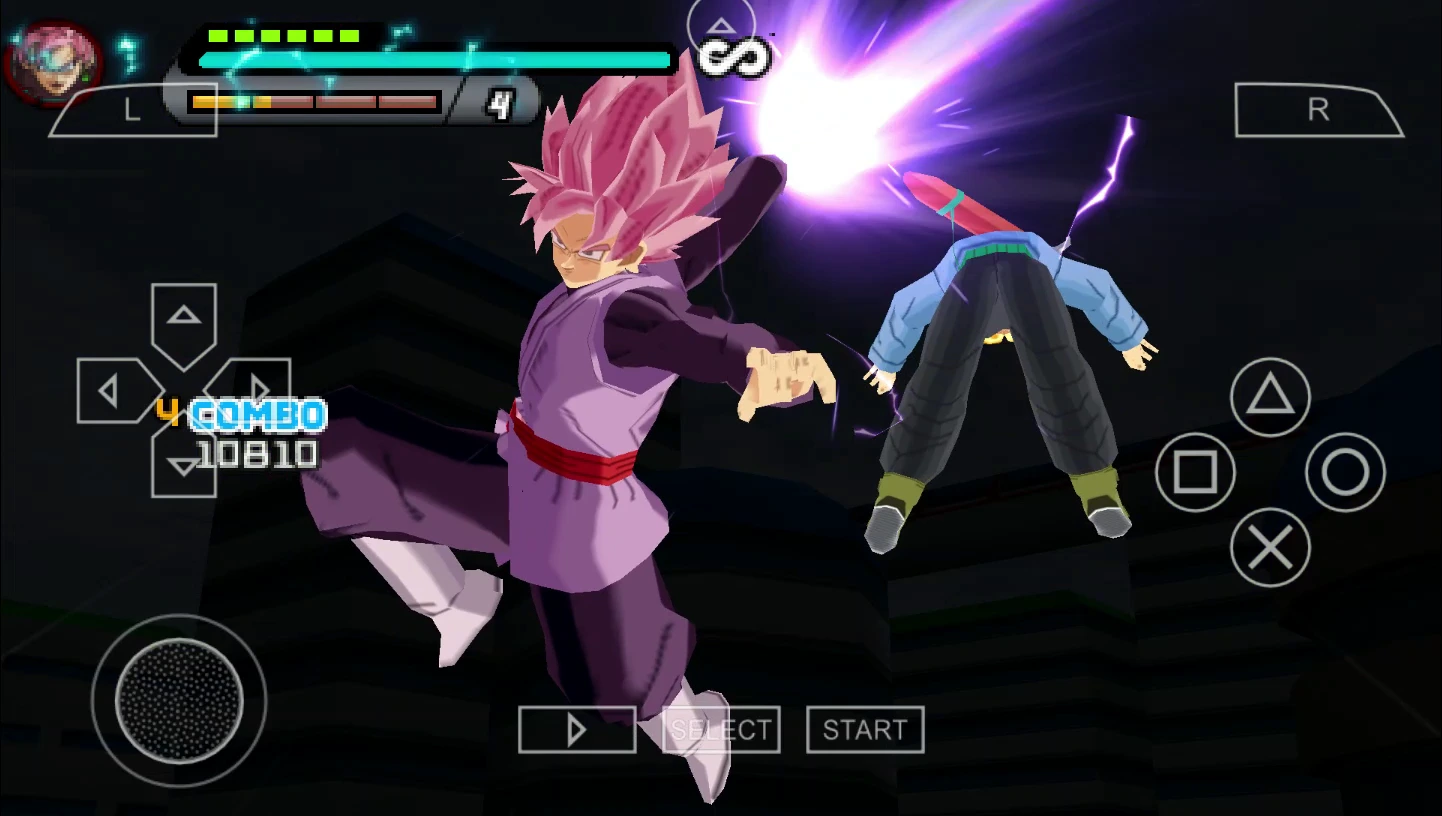
Task: Click the virtual analog stick
Action: click(x=179, y=700)
